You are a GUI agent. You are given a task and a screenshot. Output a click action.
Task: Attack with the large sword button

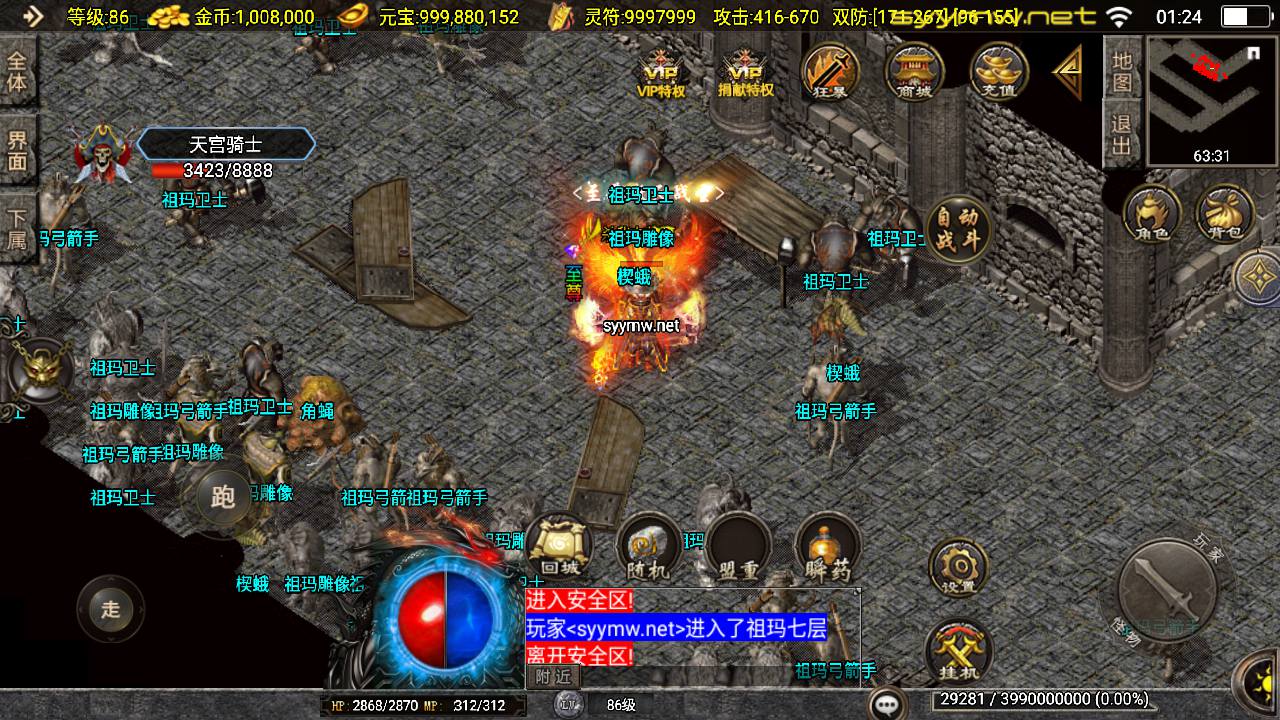click(1165, 586)
